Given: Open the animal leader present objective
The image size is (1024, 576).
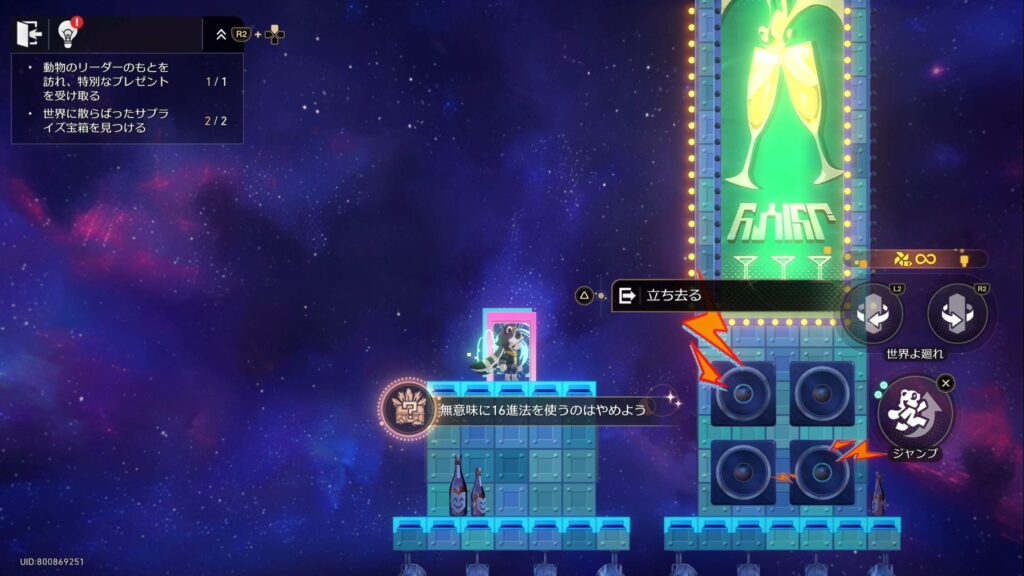Looking at the screenshot, I should click(100, 81).
